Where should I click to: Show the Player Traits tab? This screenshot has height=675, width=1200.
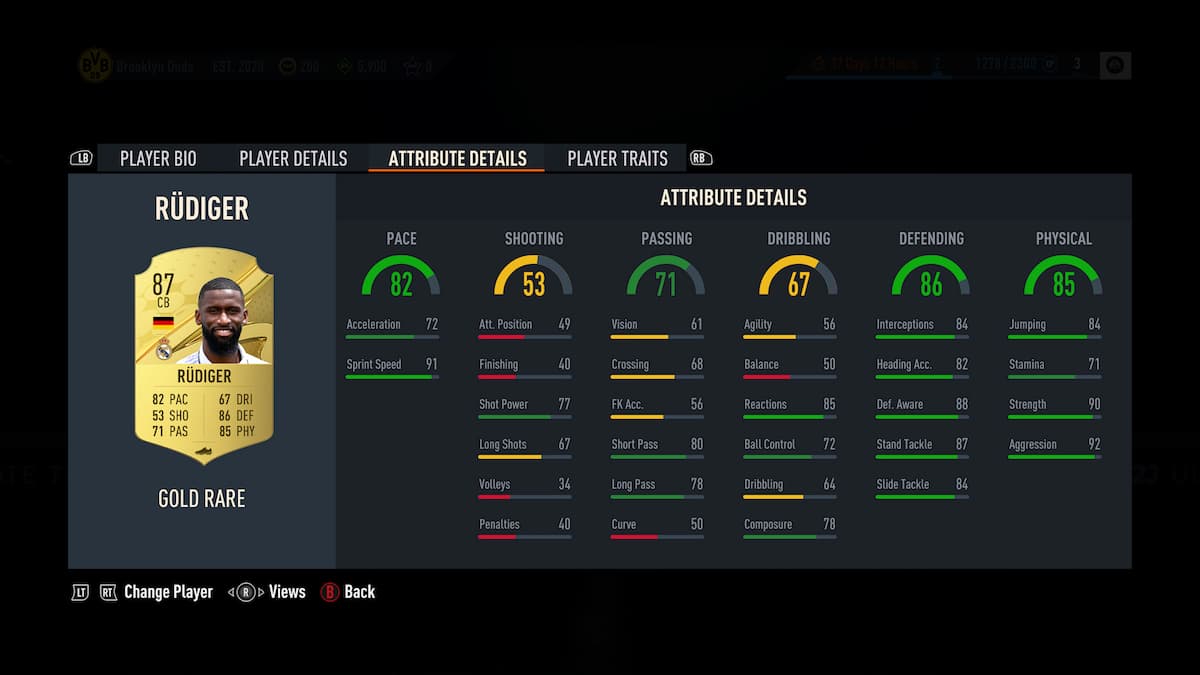click(617, 158)
